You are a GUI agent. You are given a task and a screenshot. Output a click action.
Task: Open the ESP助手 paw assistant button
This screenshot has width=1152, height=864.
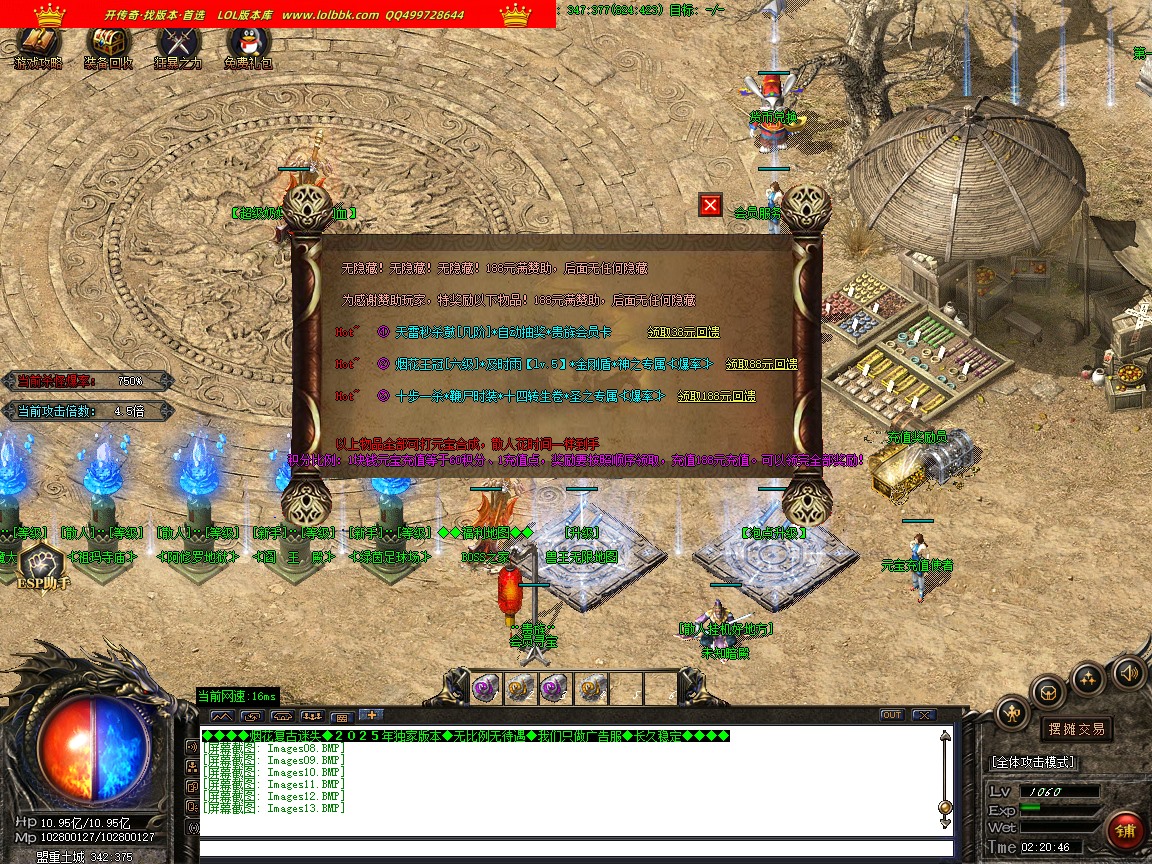(x=41, y=566)
